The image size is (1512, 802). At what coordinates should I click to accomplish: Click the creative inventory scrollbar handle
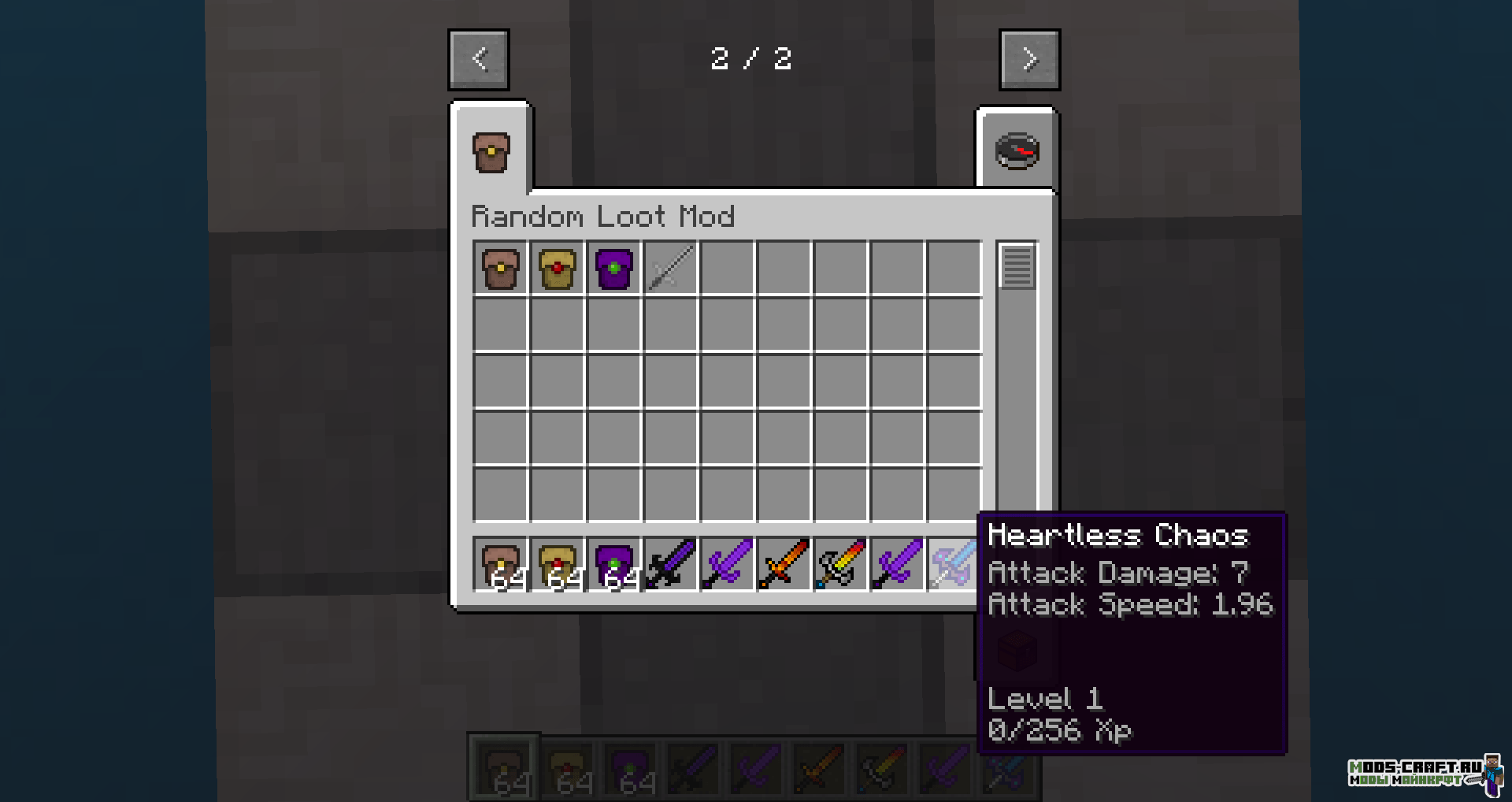pyautogui.click(x=1017, y=266)
